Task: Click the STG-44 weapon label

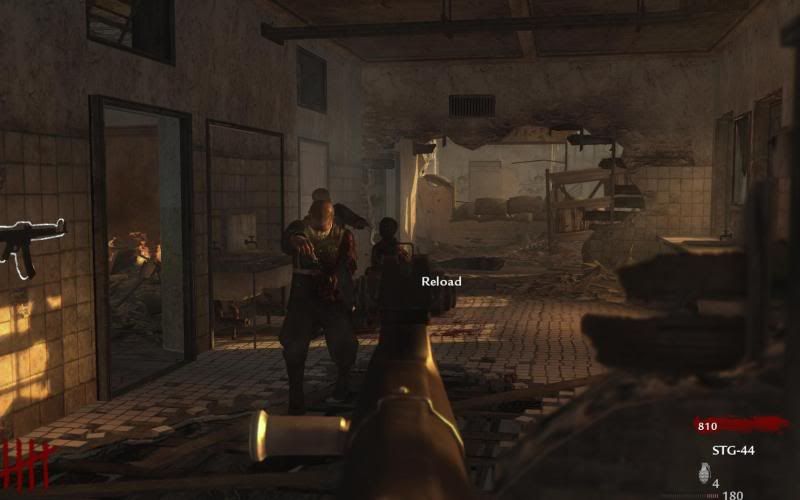Action: [733, 450]
